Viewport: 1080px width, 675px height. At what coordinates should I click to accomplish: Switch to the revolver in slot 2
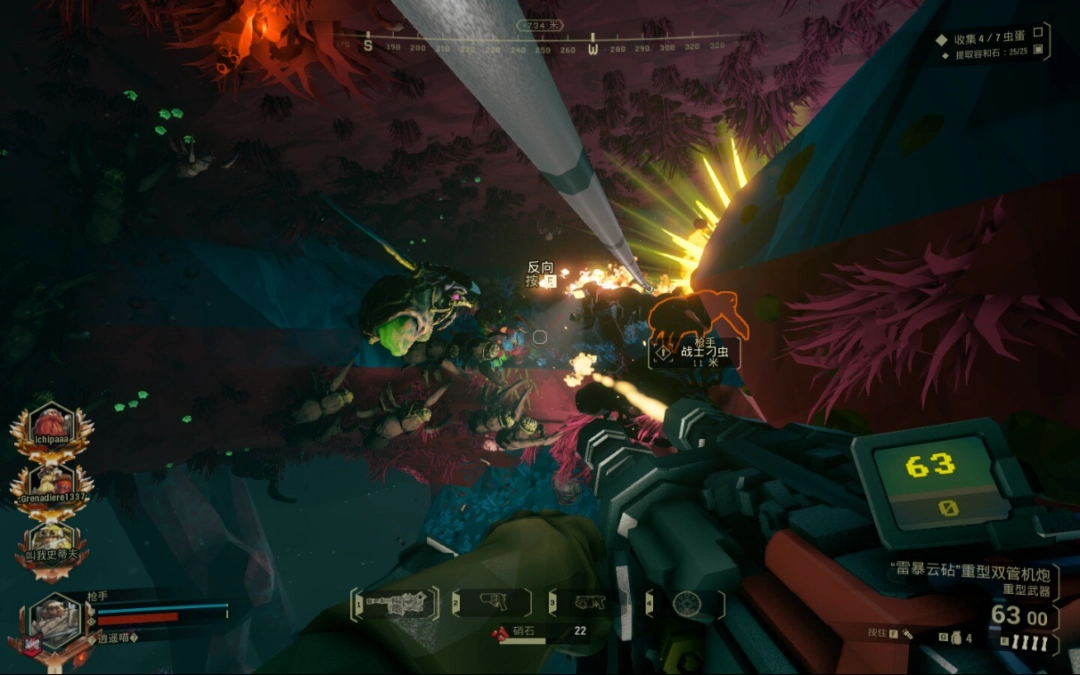pos(491,603)
